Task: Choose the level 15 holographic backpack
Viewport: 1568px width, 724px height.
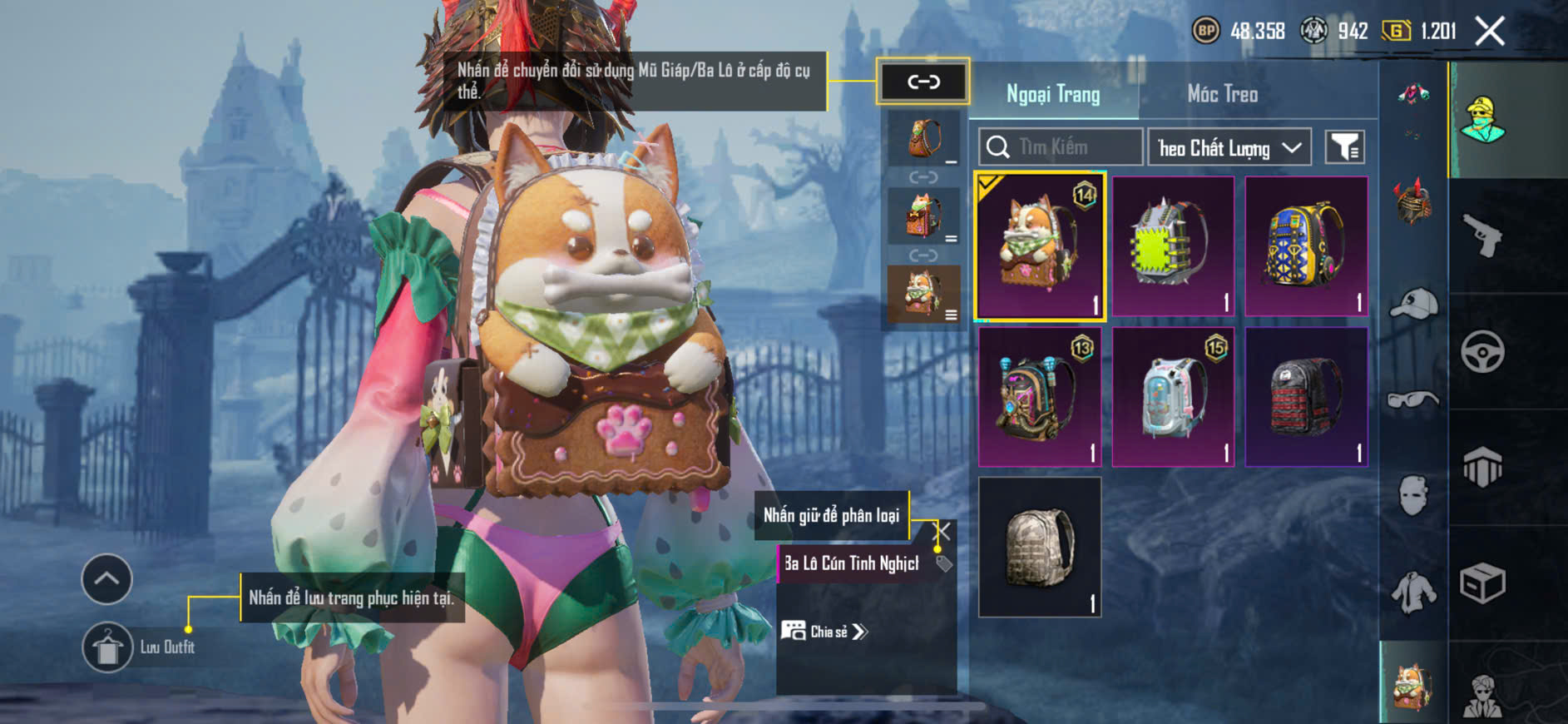Action: point(1173,397)
